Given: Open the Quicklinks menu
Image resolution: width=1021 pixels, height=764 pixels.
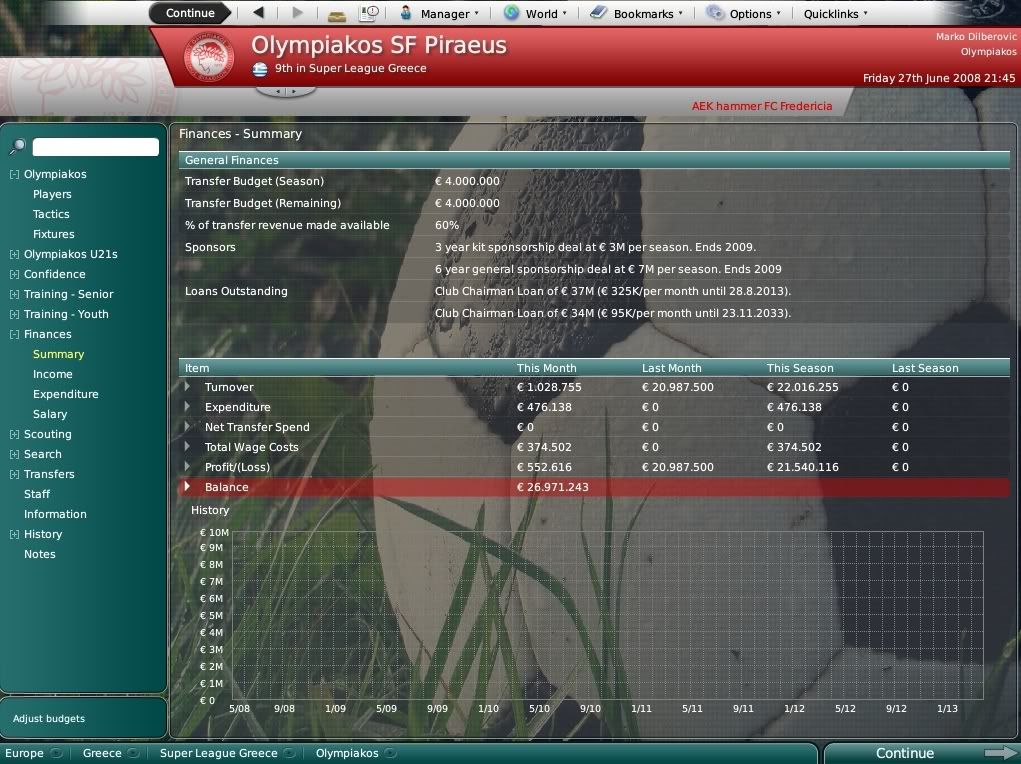Looking at the screenshot, I should (x=836, y=14).
